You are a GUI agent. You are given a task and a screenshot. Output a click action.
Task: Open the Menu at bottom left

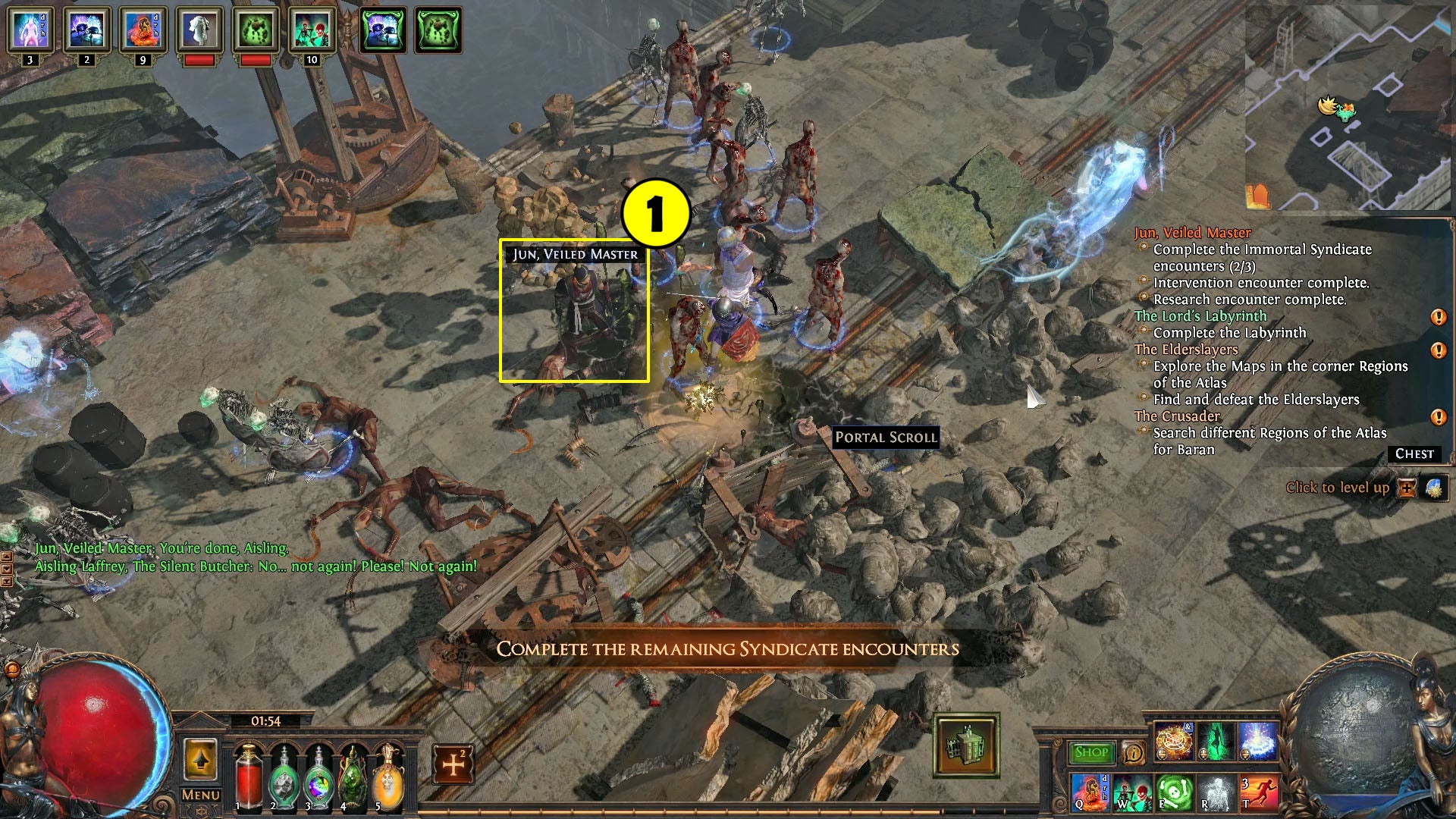(x=199, y=795)
